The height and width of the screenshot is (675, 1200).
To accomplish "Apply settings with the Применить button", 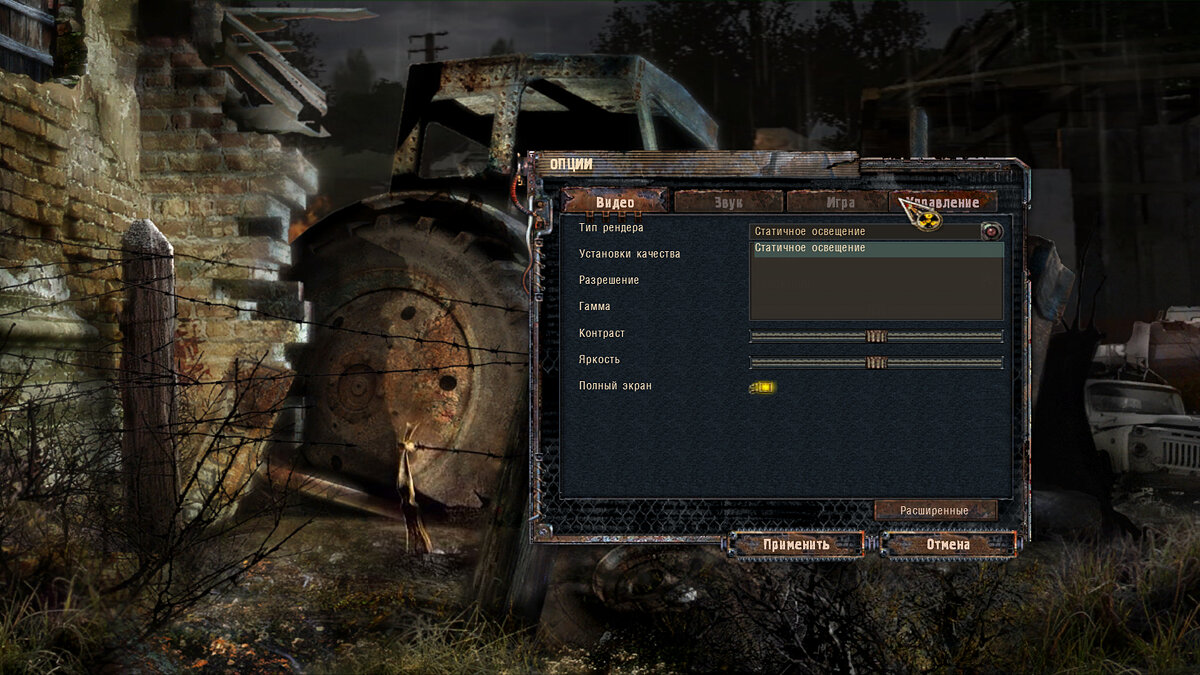I will [x=797, y=545].
